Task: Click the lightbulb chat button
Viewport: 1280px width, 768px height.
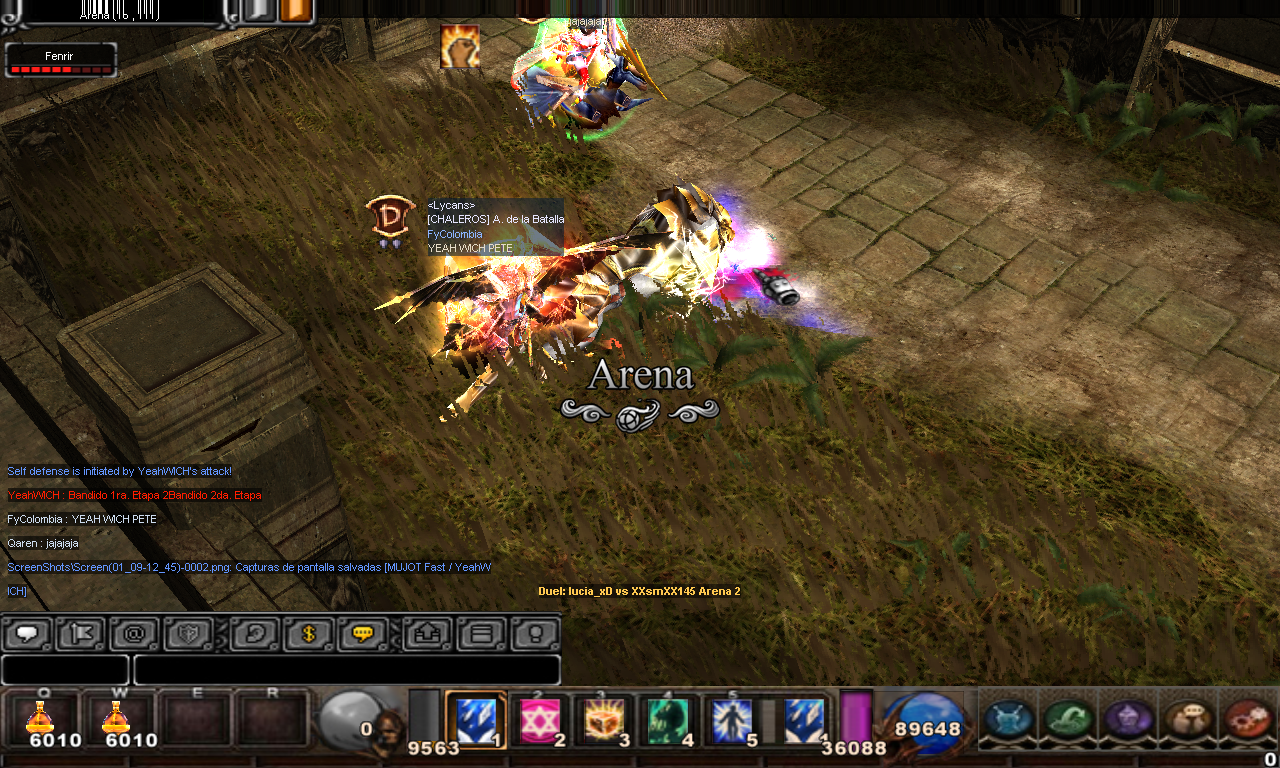Action: (535, 634)
